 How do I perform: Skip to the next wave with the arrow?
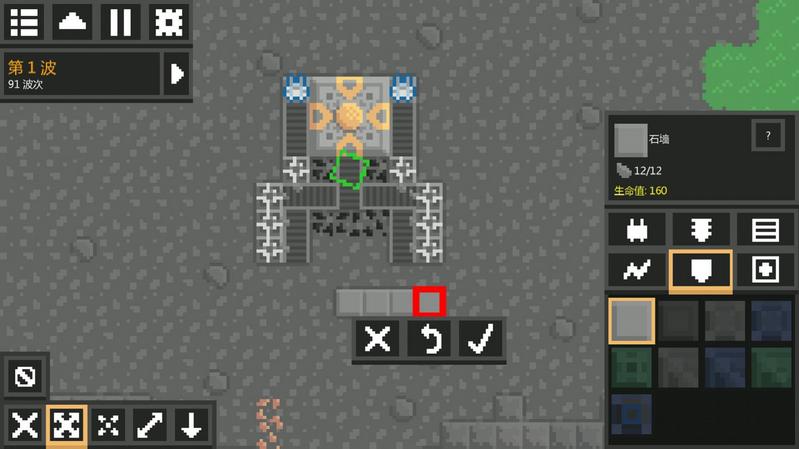[x=177, y=74]
